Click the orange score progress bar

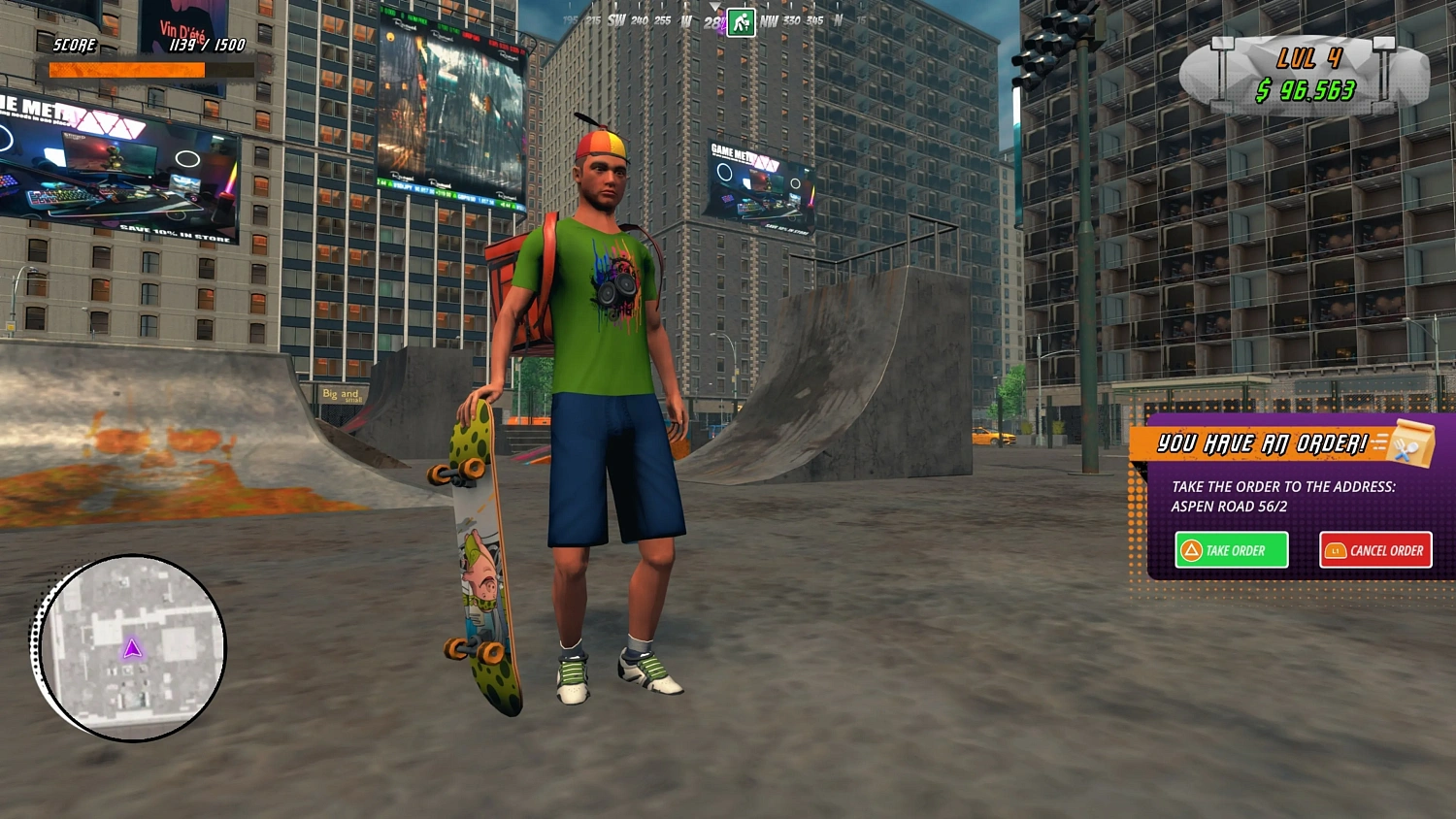click(x=126, y=70)
